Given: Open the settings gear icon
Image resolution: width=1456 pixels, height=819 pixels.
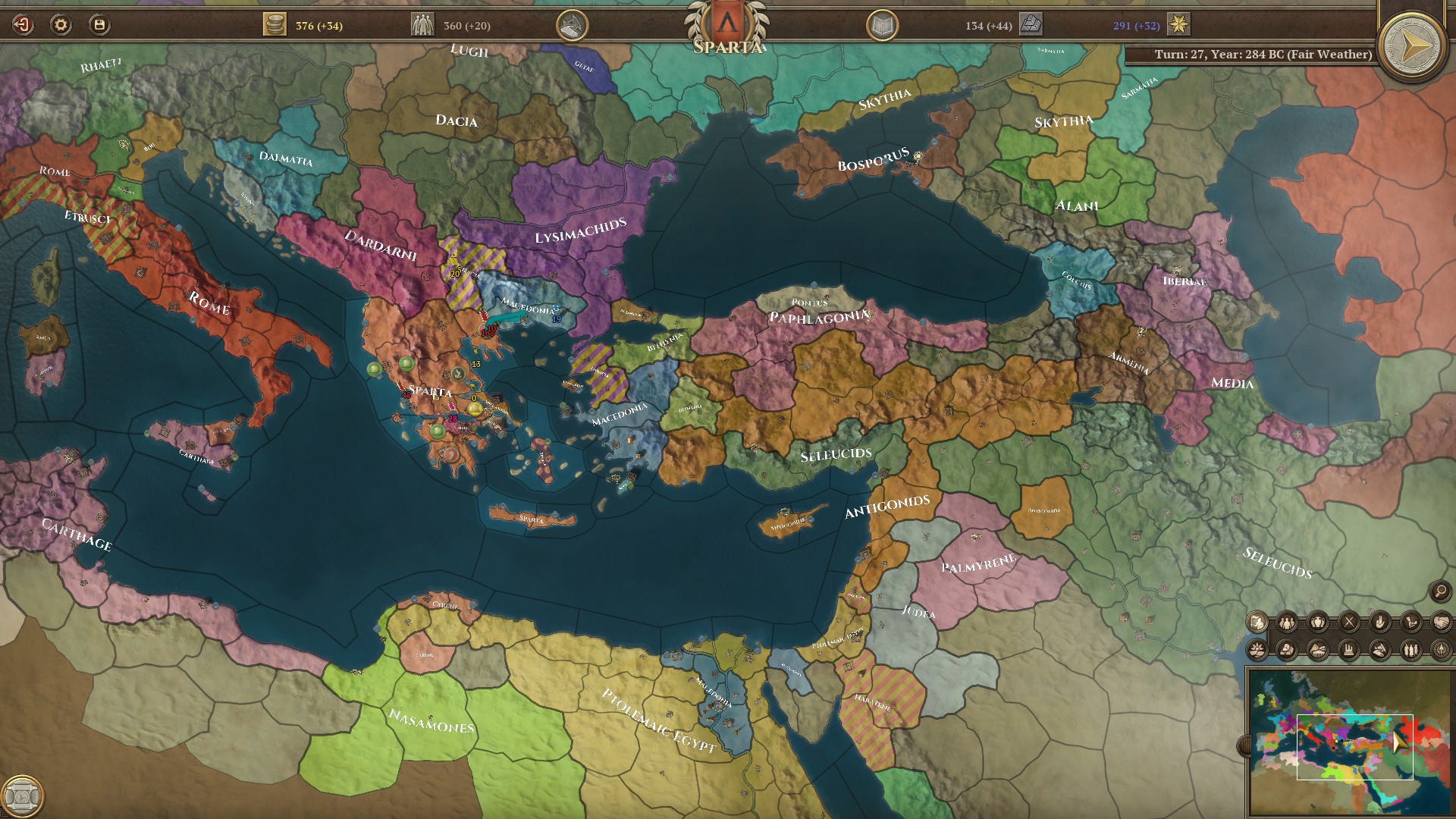Looking at the screenshot, I should (x=61, y=25).
